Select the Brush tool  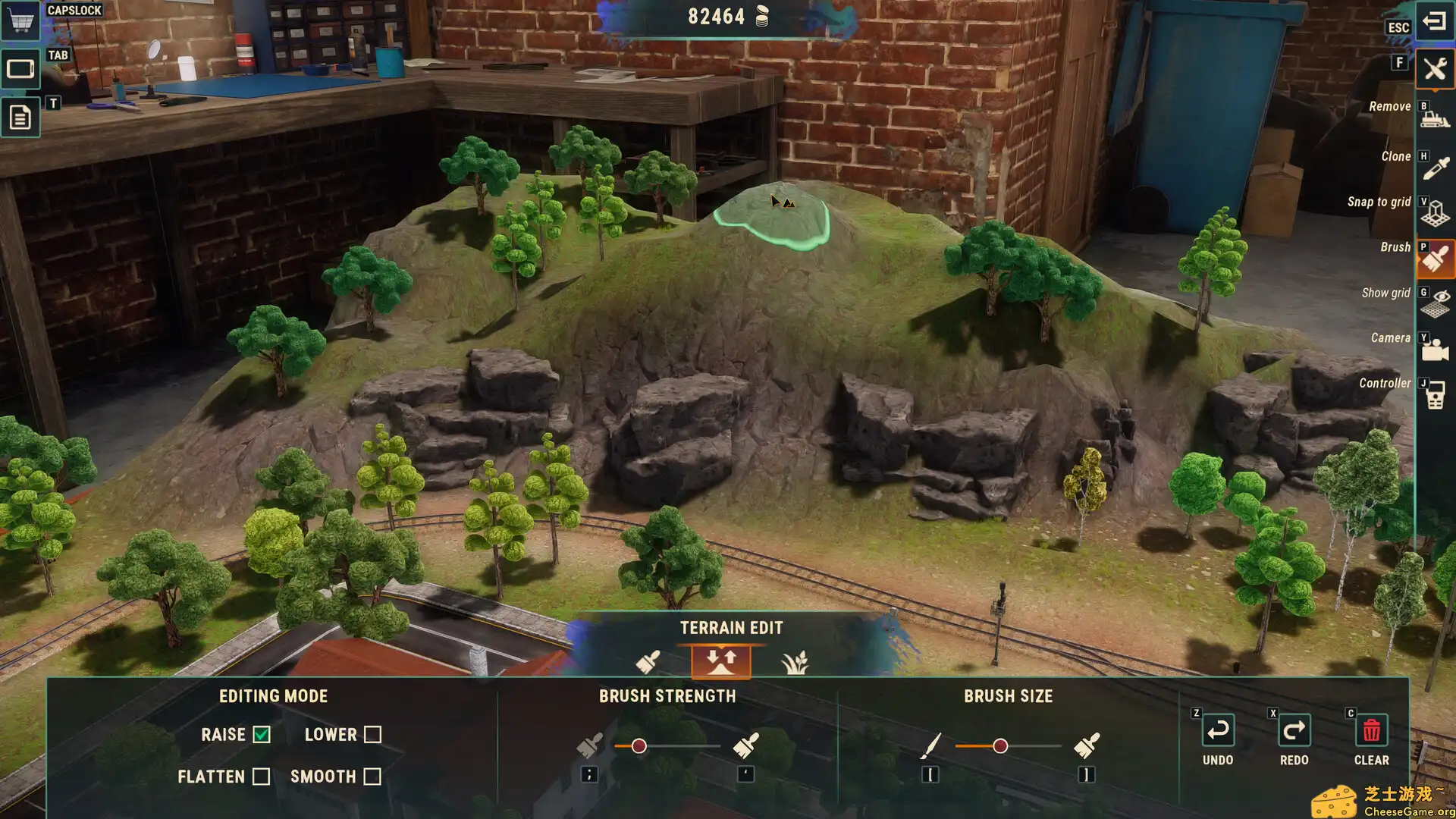pyautogui.click(x=1434, y=259)
